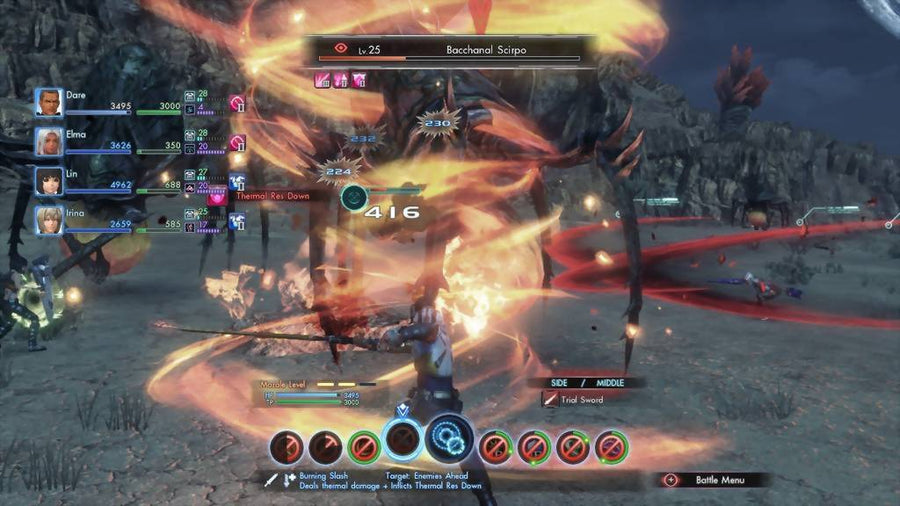Use the large glowing blue center art
The width and height of the screenshot is (900, 506).
coord(449,438)
